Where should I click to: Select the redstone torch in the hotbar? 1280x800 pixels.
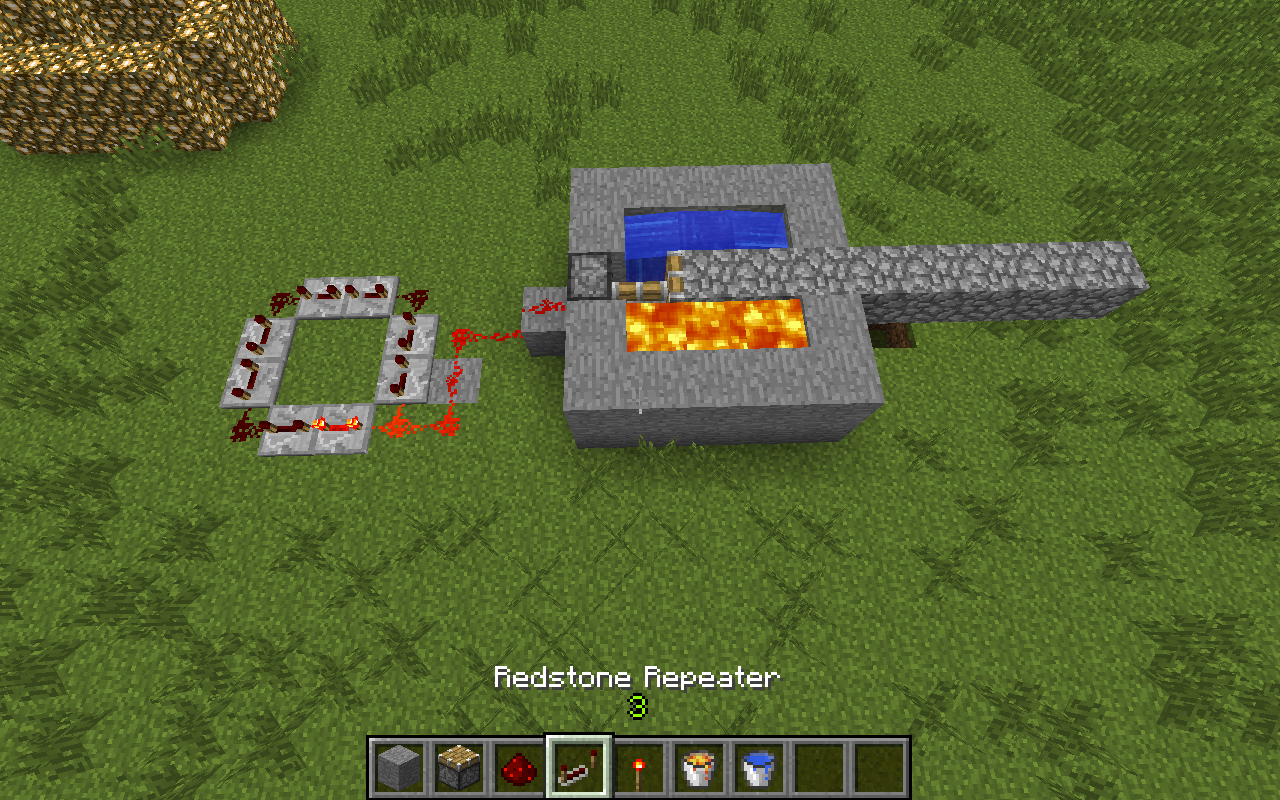point(640,770)
